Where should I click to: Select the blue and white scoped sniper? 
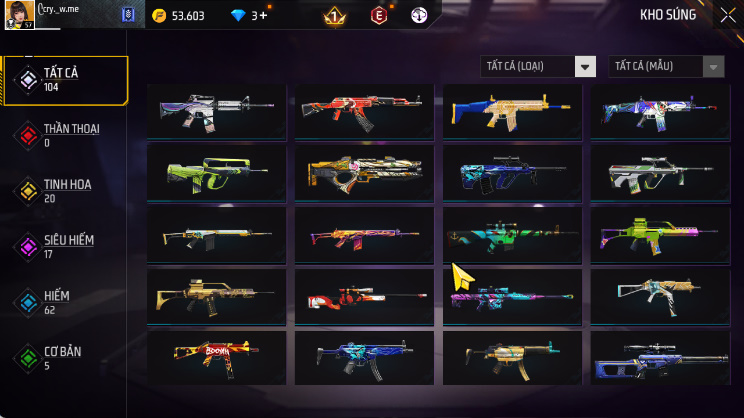pyautogui.click(x=660, y=357)
